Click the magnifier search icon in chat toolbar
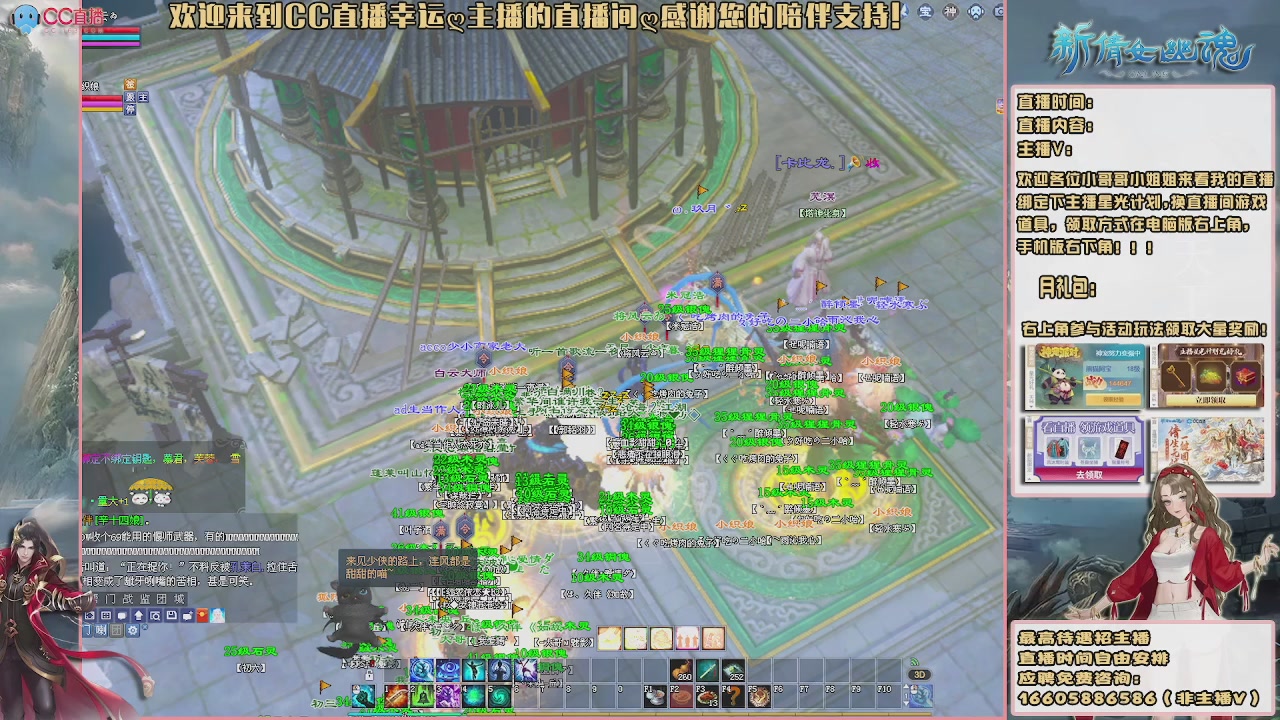This screenshot has width=1280, height=720. pos(154,615)
